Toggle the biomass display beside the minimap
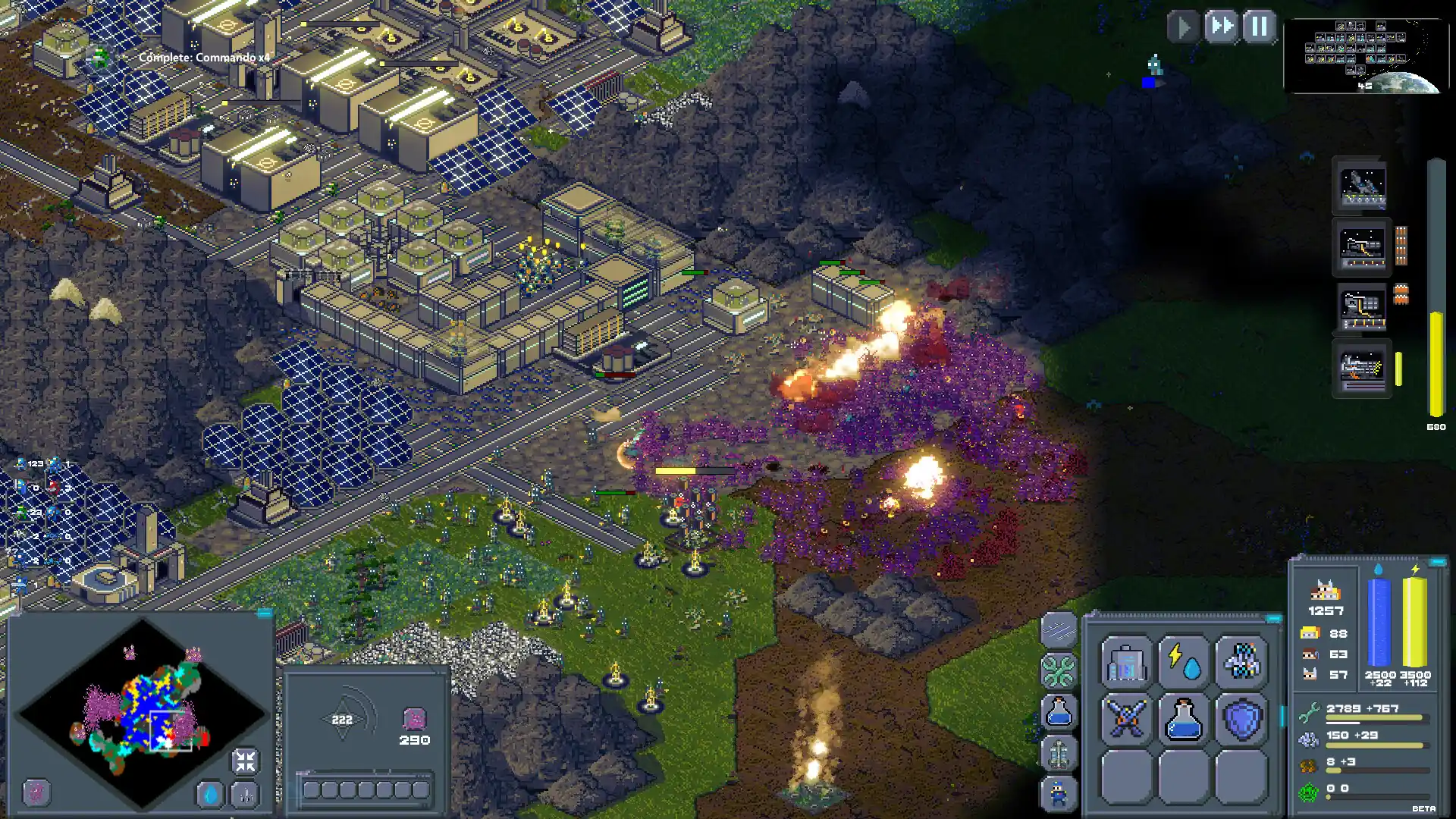Image resolution: width=1456 pixels, height=819 pixels. point(36,792)
